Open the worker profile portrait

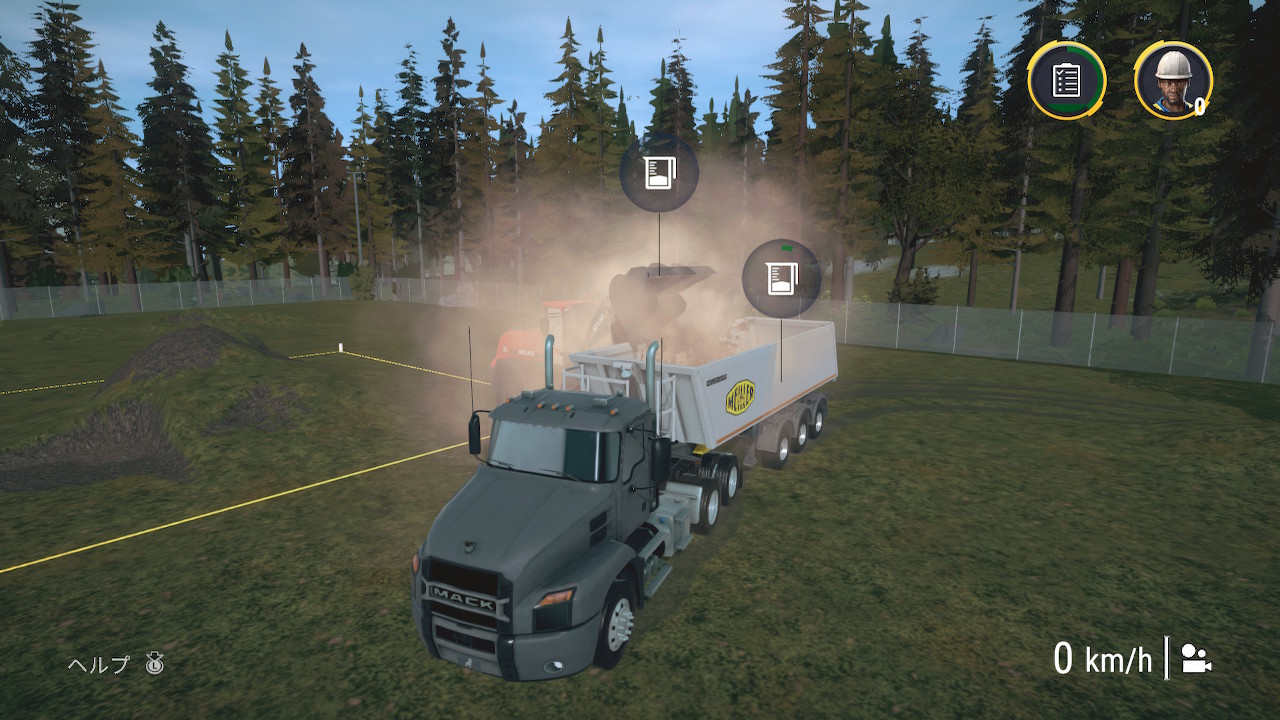(x=1173, y=80)
